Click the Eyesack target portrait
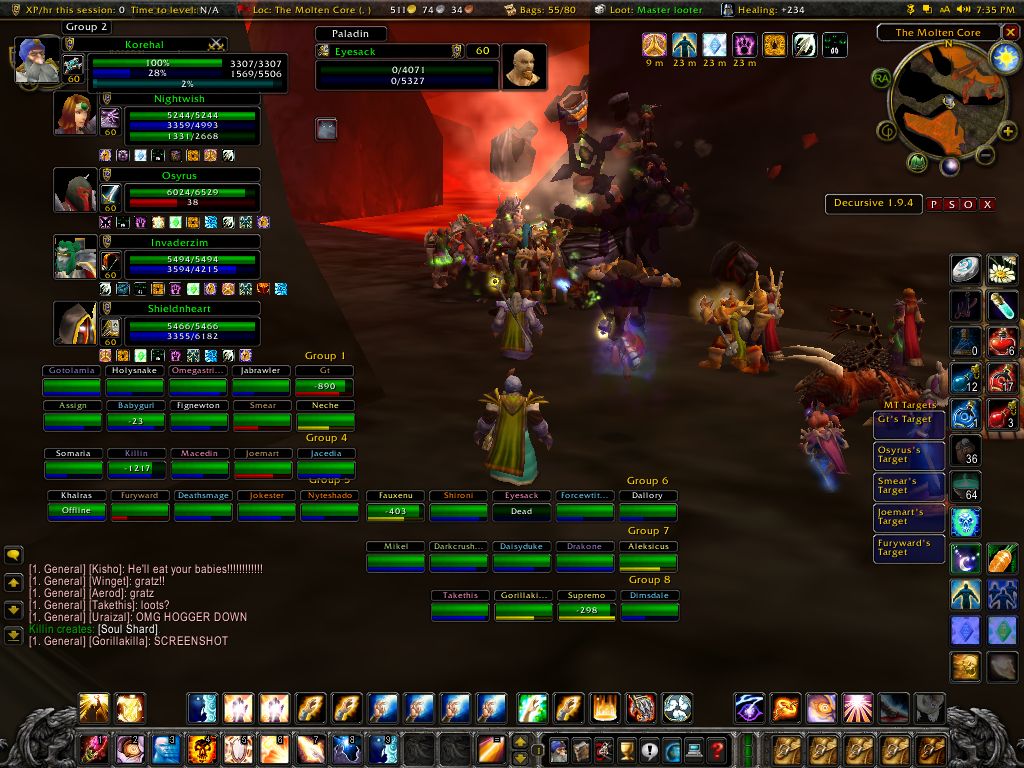Image resolution: width=1024 pixels, height=768 pixels. (x=523, y=66)
